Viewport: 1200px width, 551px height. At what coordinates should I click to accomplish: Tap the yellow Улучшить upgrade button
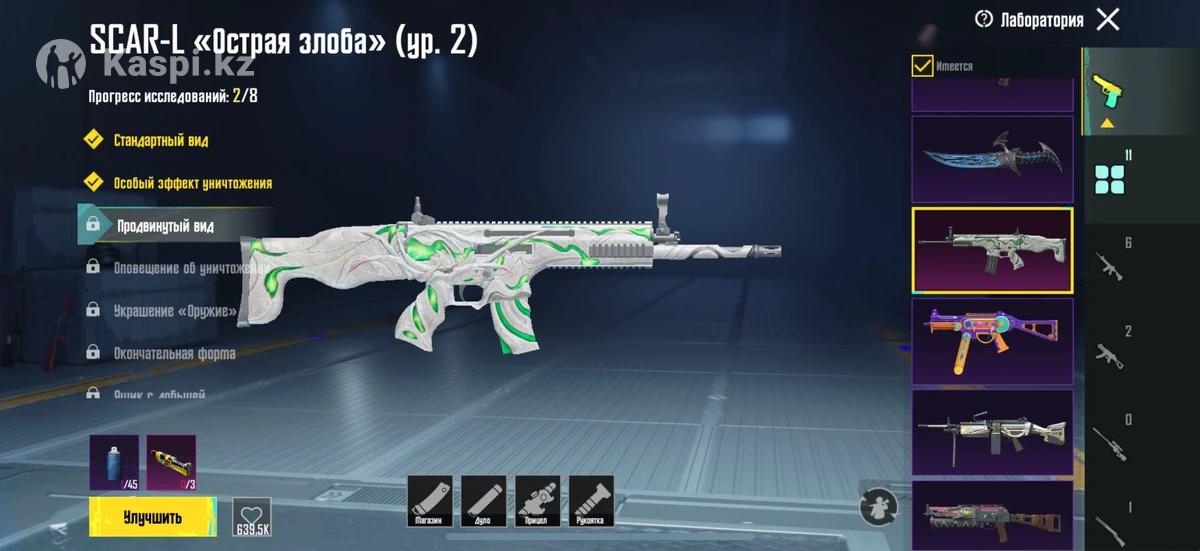[153, 516]
